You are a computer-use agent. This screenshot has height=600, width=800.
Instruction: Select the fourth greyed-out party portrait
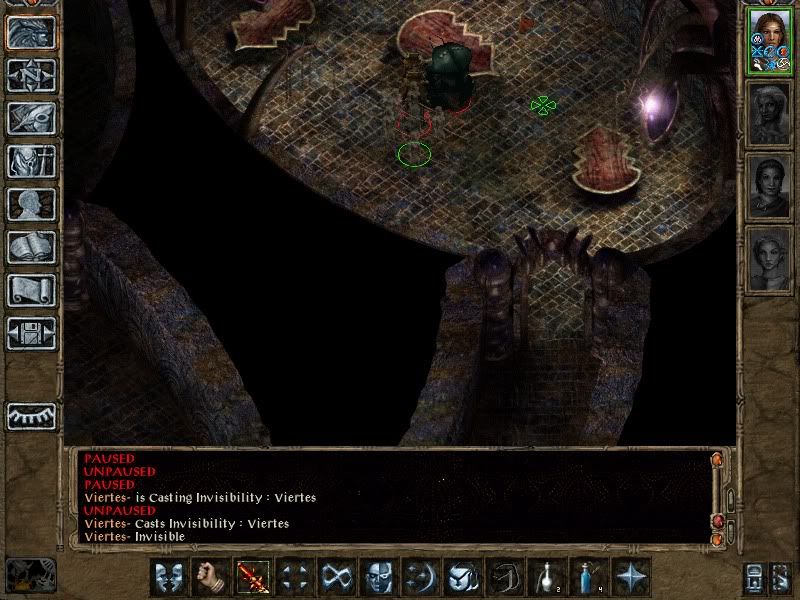(x=769, y=260)
